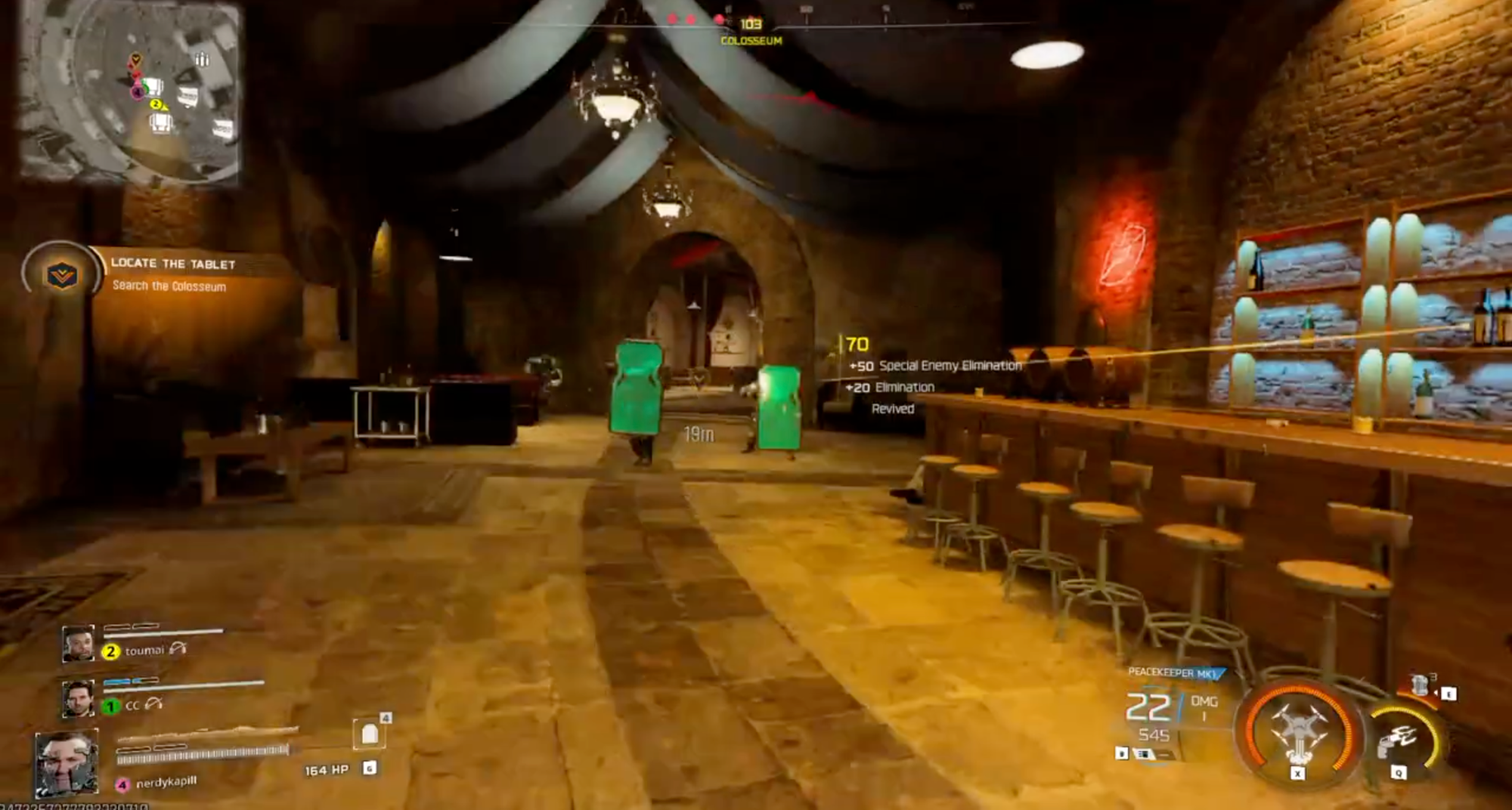Click the player marker 4 on the minimap
The height and width of the screenshot is (810, 1512).
tap(138, 92)
